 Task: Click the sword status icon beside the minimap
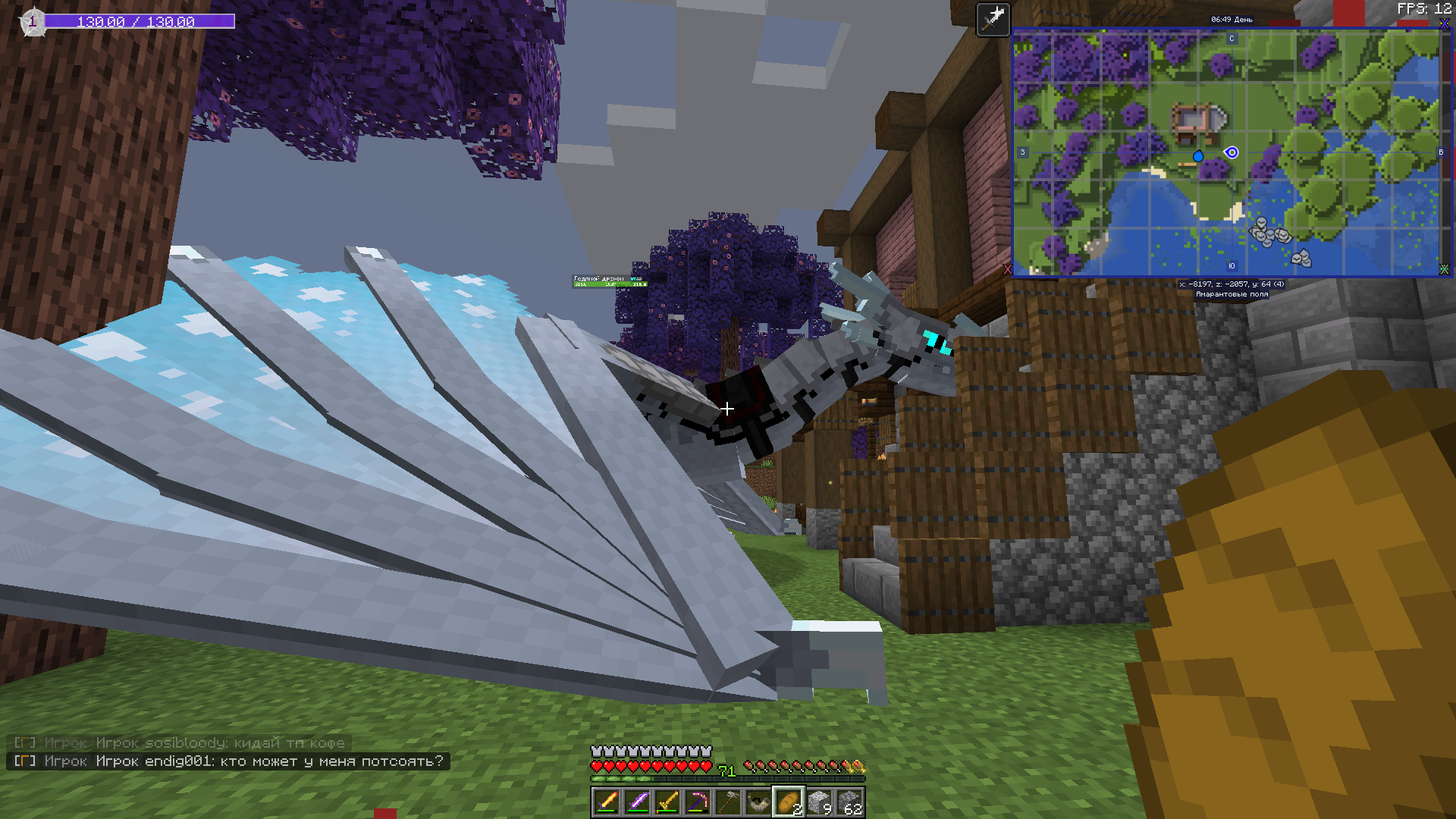coord(993,19)
